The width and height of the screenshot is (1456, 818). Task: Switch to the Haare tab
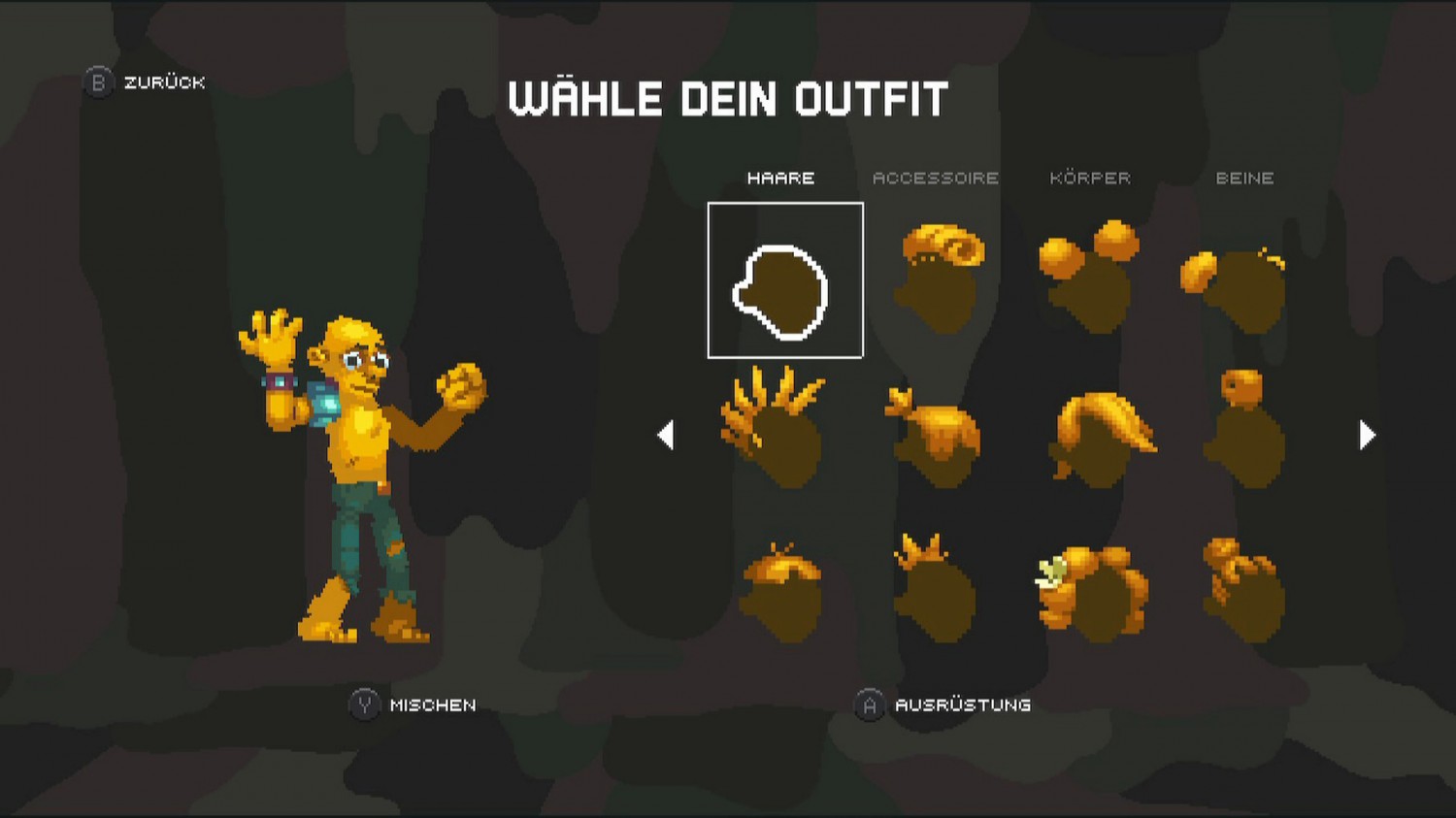tap(781, 178)
